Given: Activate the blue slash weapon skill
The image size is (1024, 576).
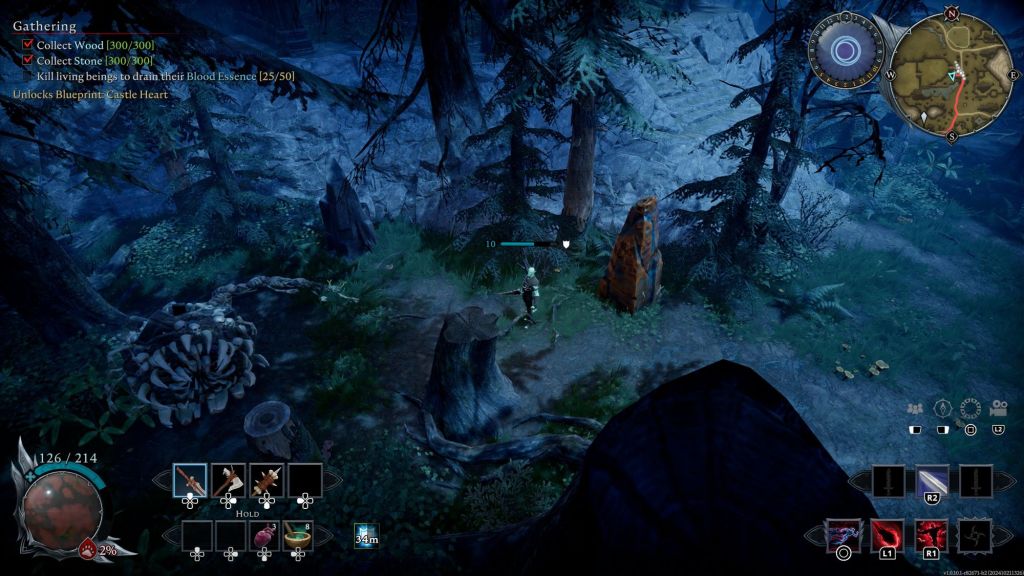Looking at the screenshot, I should (x=932, y=481).
